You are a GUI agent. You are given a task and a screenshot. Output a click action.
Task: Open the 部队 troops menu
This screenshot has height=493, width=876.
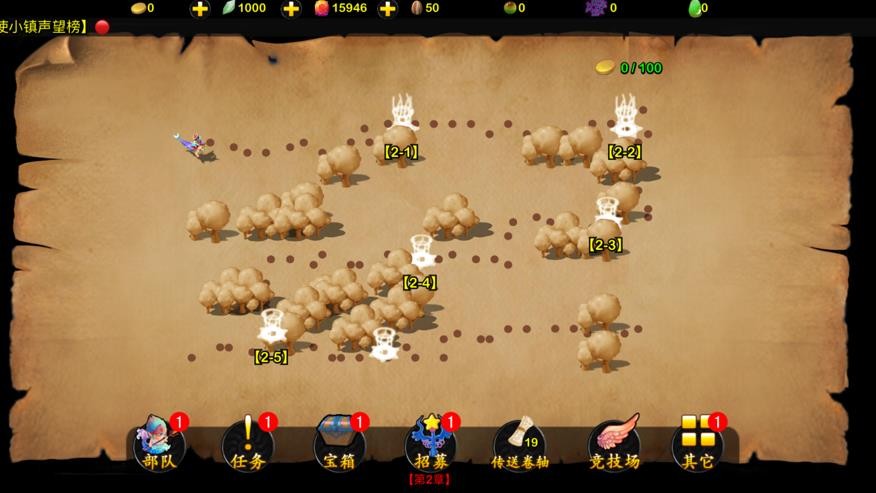(160, 444)
